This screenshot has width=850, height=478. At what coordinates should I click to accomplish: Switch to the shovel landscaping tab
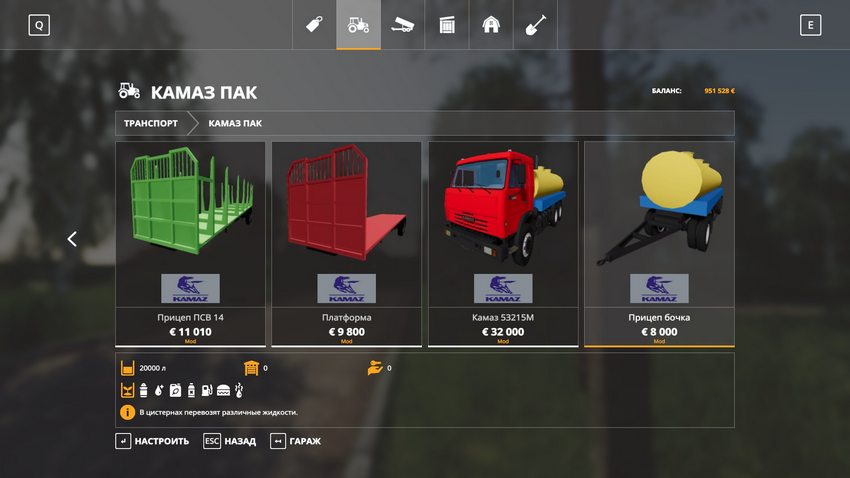pyautogui.click(x=535, y=25)
